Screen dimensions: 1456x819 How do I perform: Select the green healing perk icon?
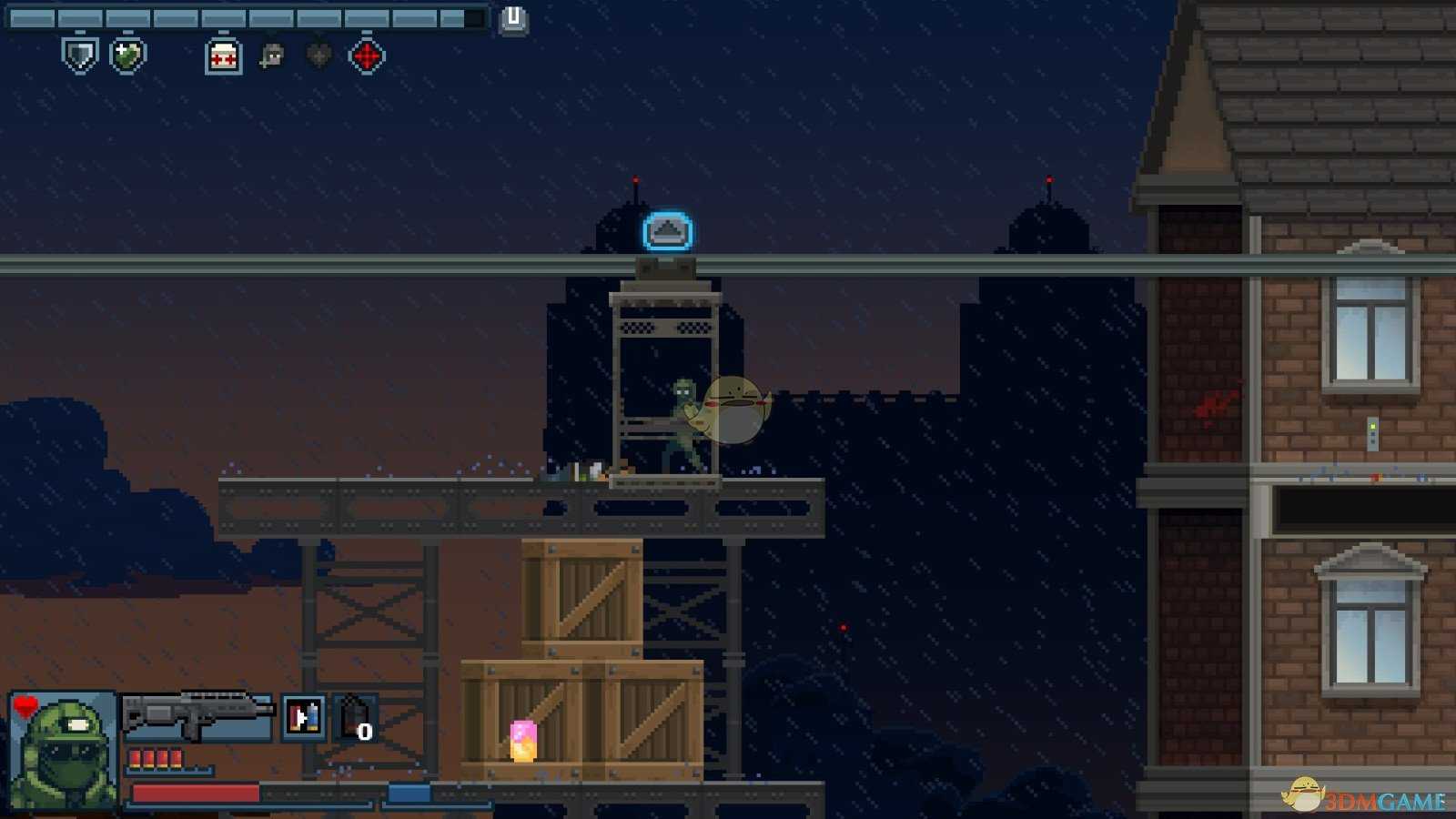coord(127,55)
